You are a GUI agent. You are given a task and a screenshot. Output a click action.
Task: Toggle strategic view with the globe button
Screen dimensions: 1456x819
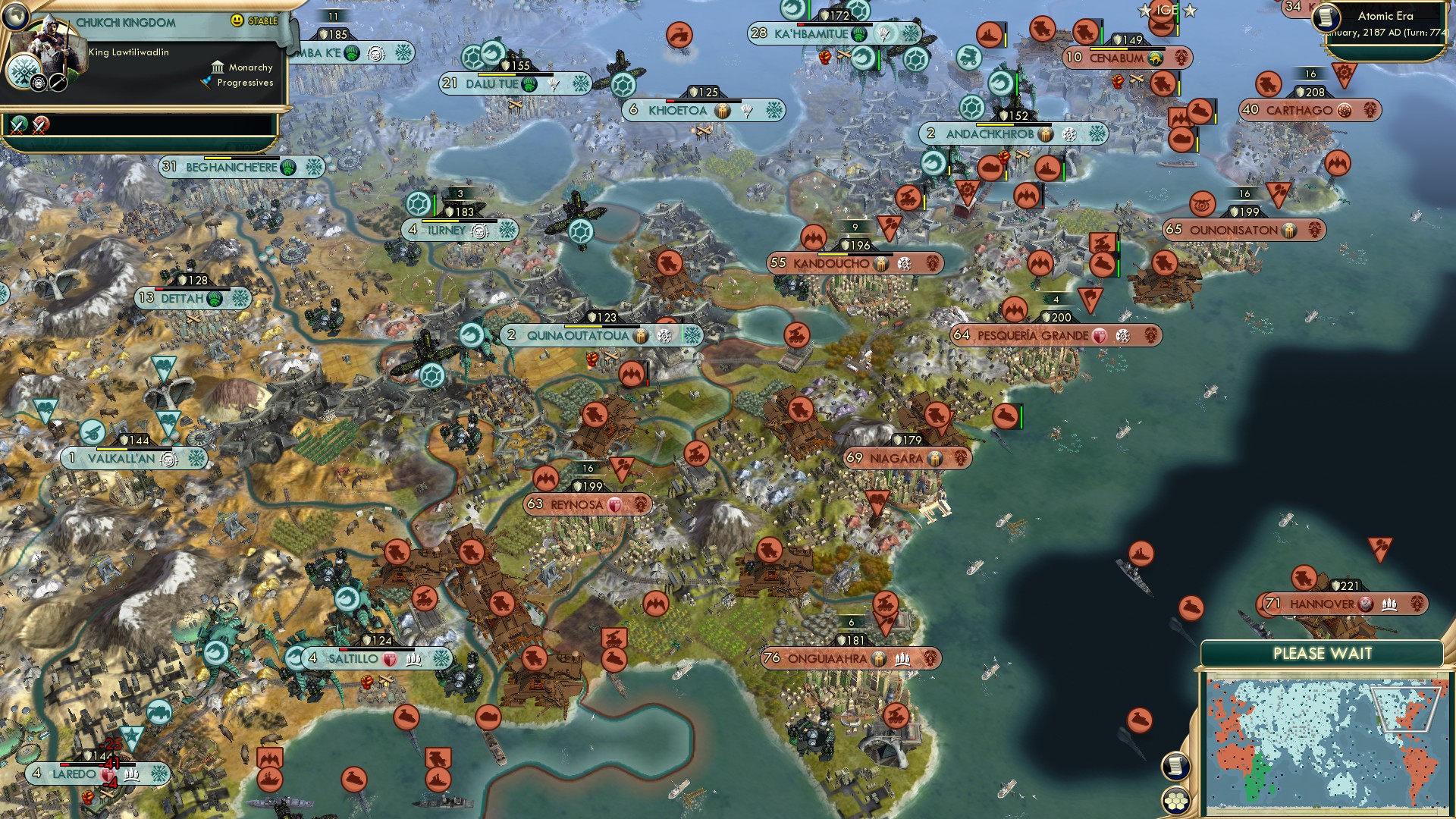pyautogui.click(x=15, y=17)
